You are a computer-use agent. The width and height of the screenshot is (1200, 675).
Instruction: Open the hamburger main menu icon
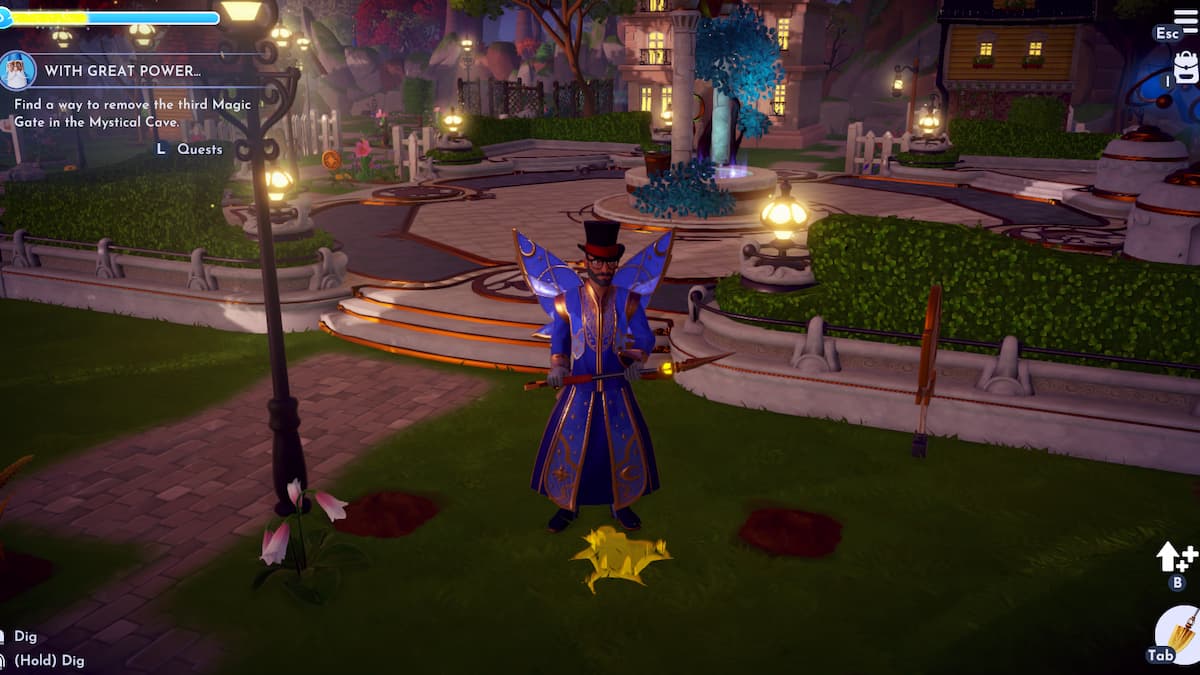click(1185, 21)
